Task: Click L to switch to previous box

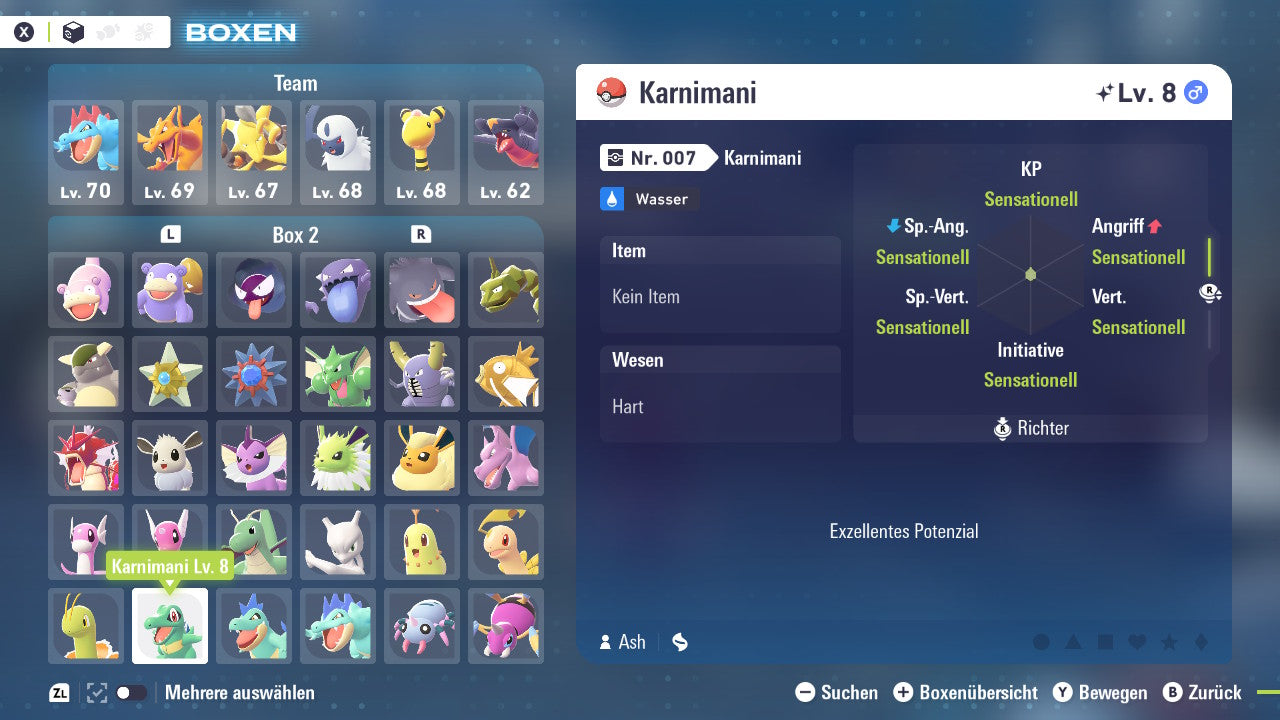Action: click(170, 233)
